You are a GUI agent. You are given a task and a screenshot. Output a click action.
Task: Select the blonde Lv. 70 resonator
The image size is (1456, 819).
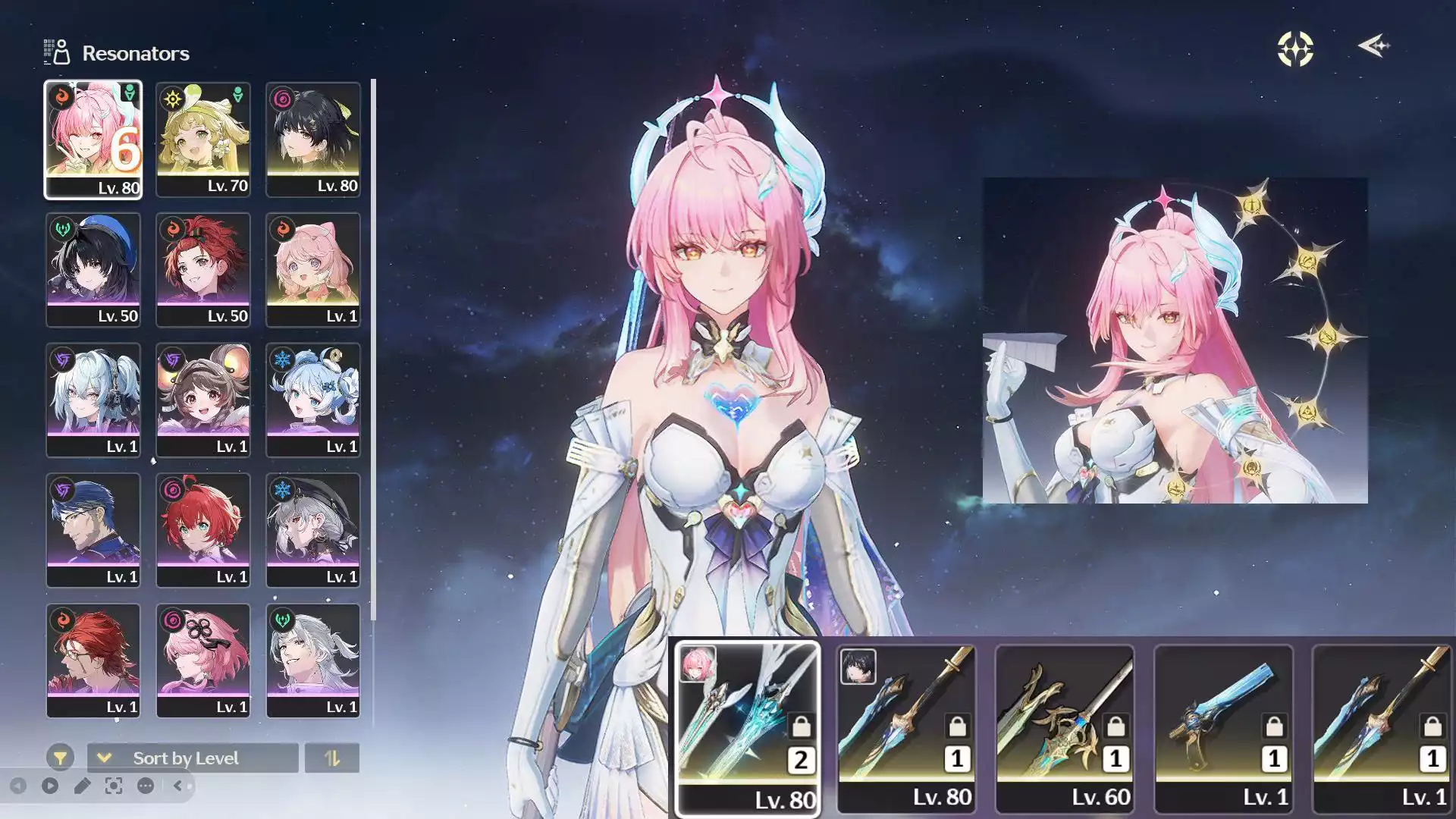202,140
